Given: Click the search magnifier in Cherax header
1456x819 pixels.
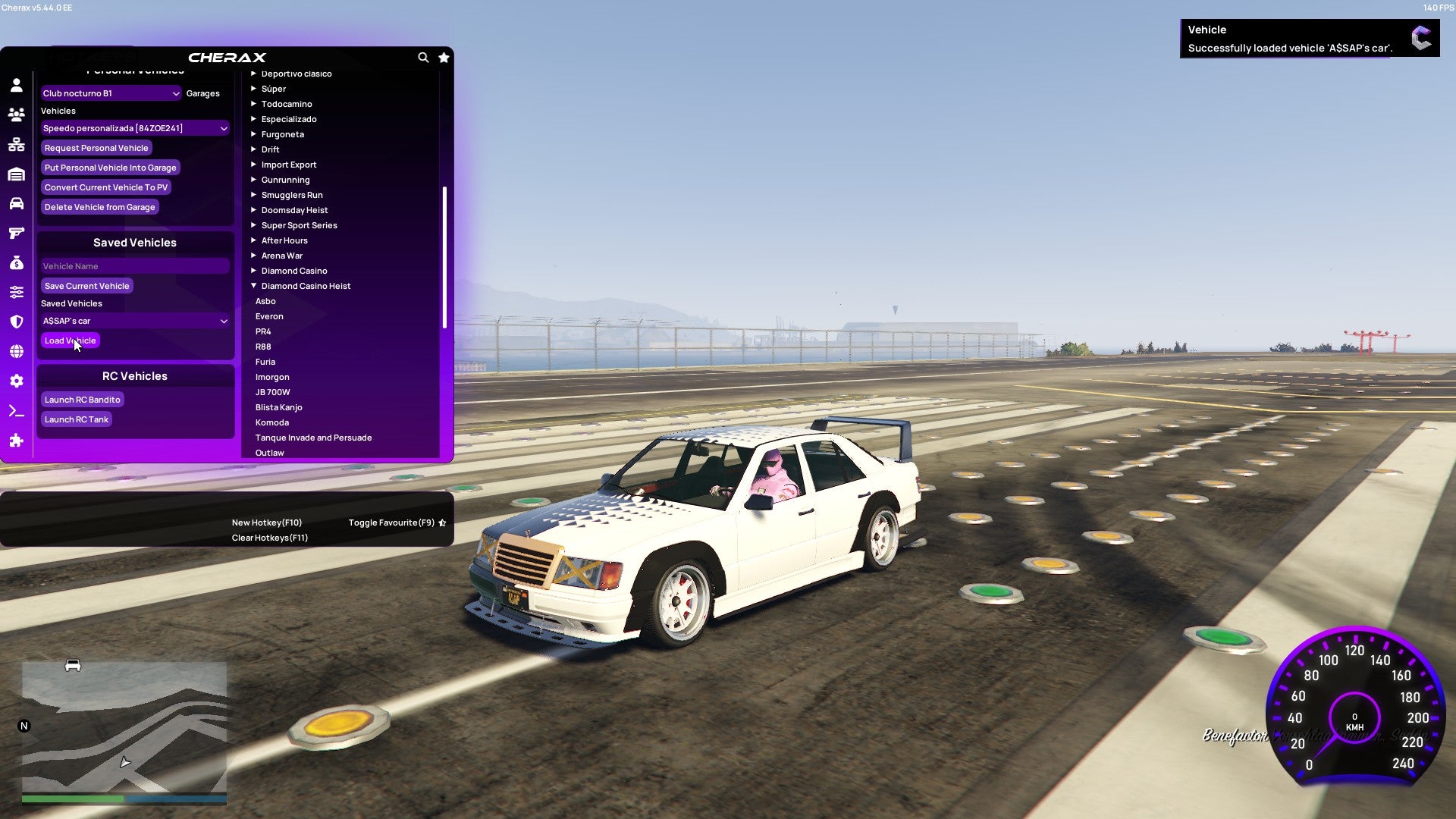Looking at the screenshot, I should pos(423,58).
